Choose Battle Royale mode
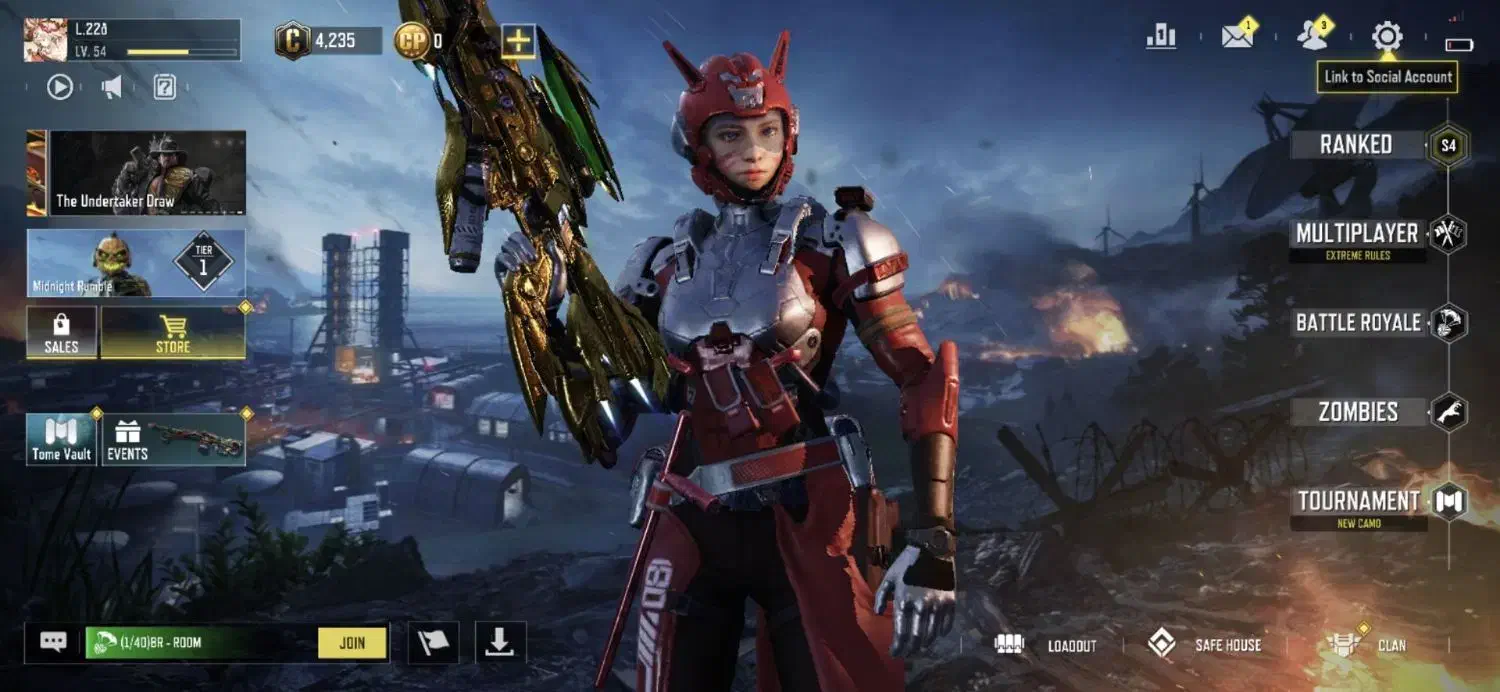This screenshot has width=1500, height=692. (1358, 323)
